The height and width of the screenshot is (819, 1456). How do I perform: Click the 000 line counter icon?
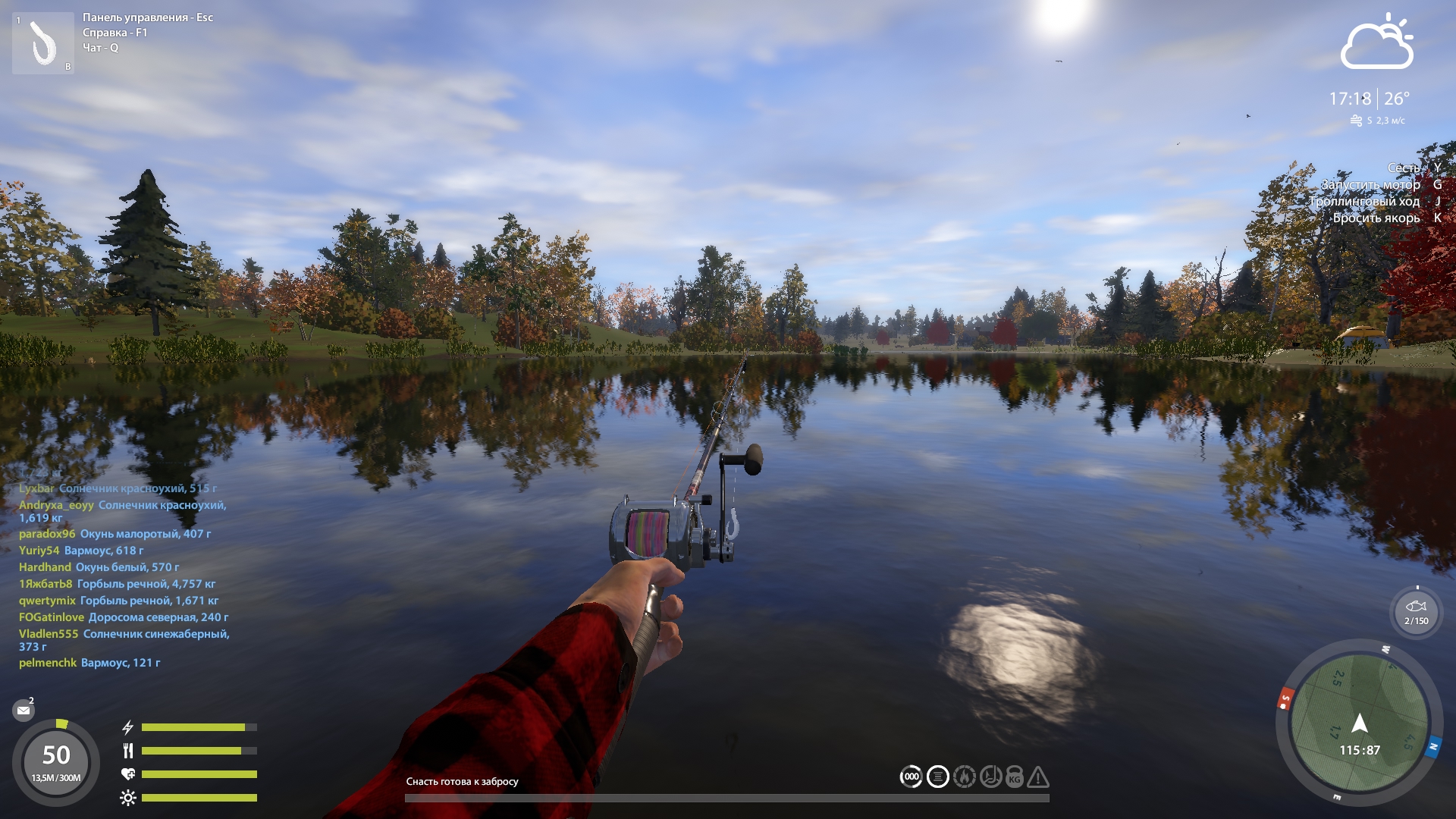912,777
